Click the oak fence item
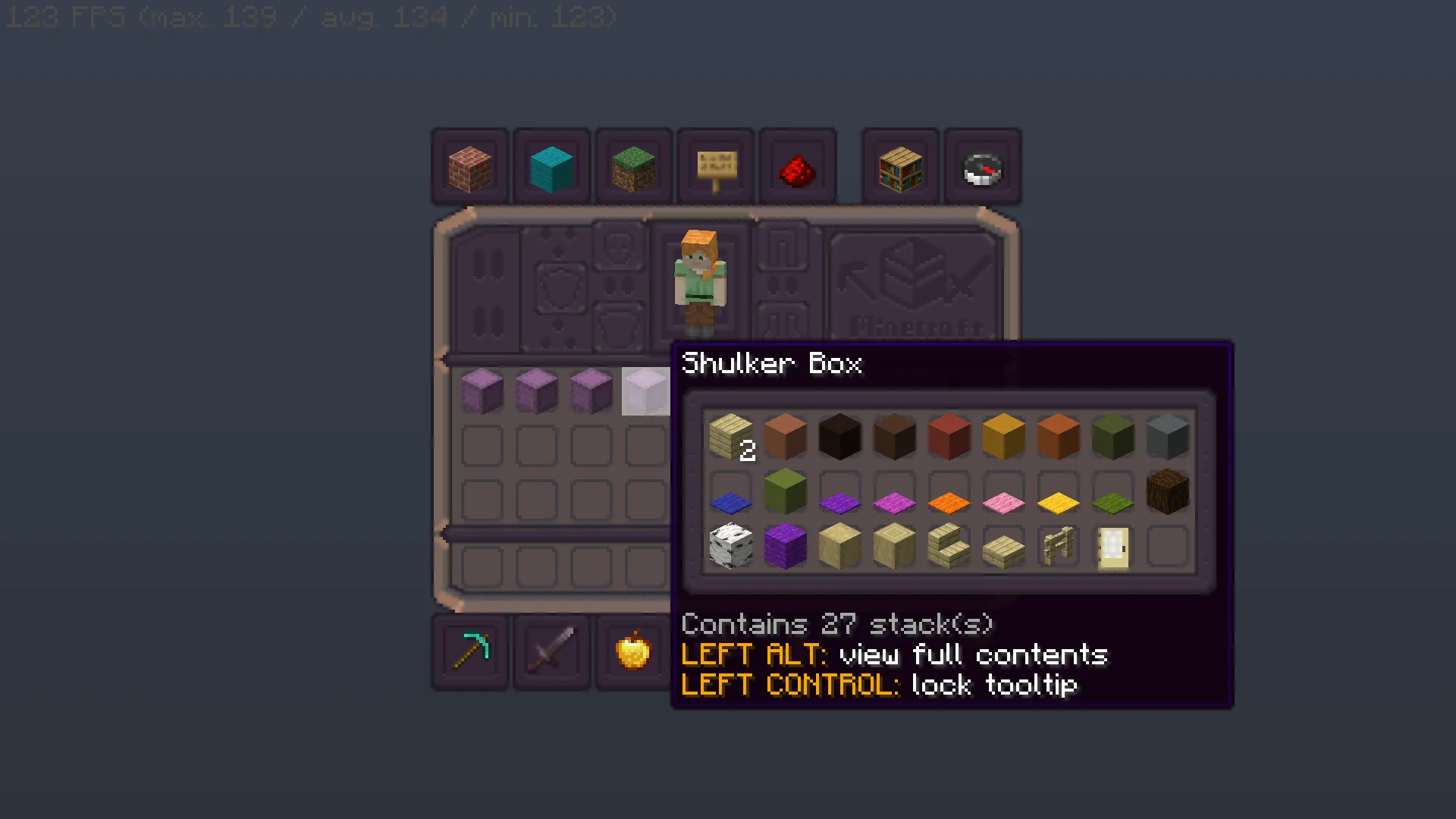The height and width of the screenshot is (819, 1456). (x=1058, y=546)
